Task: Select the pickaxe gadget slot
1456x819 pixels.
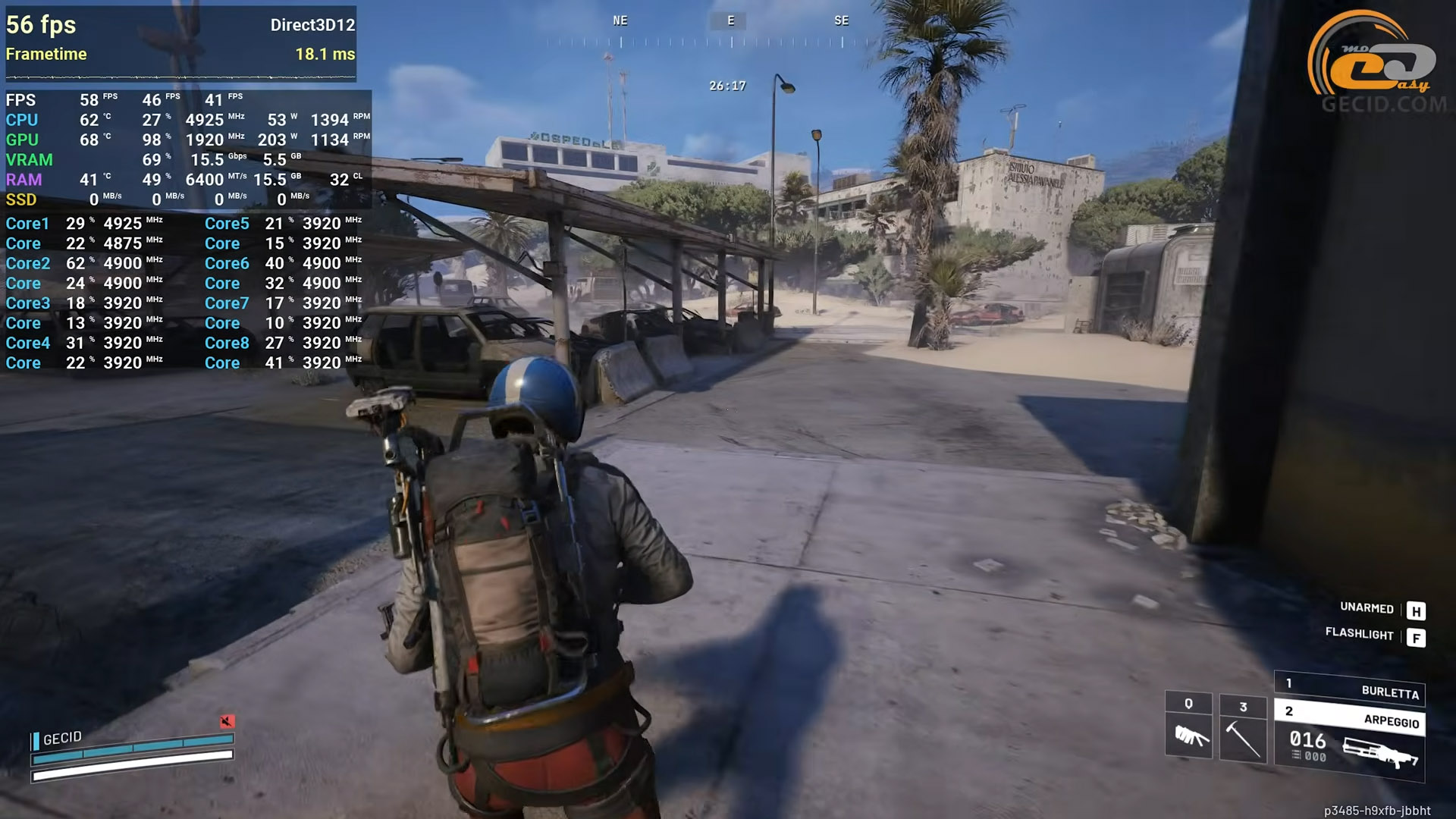Action: click(1243, 727)
